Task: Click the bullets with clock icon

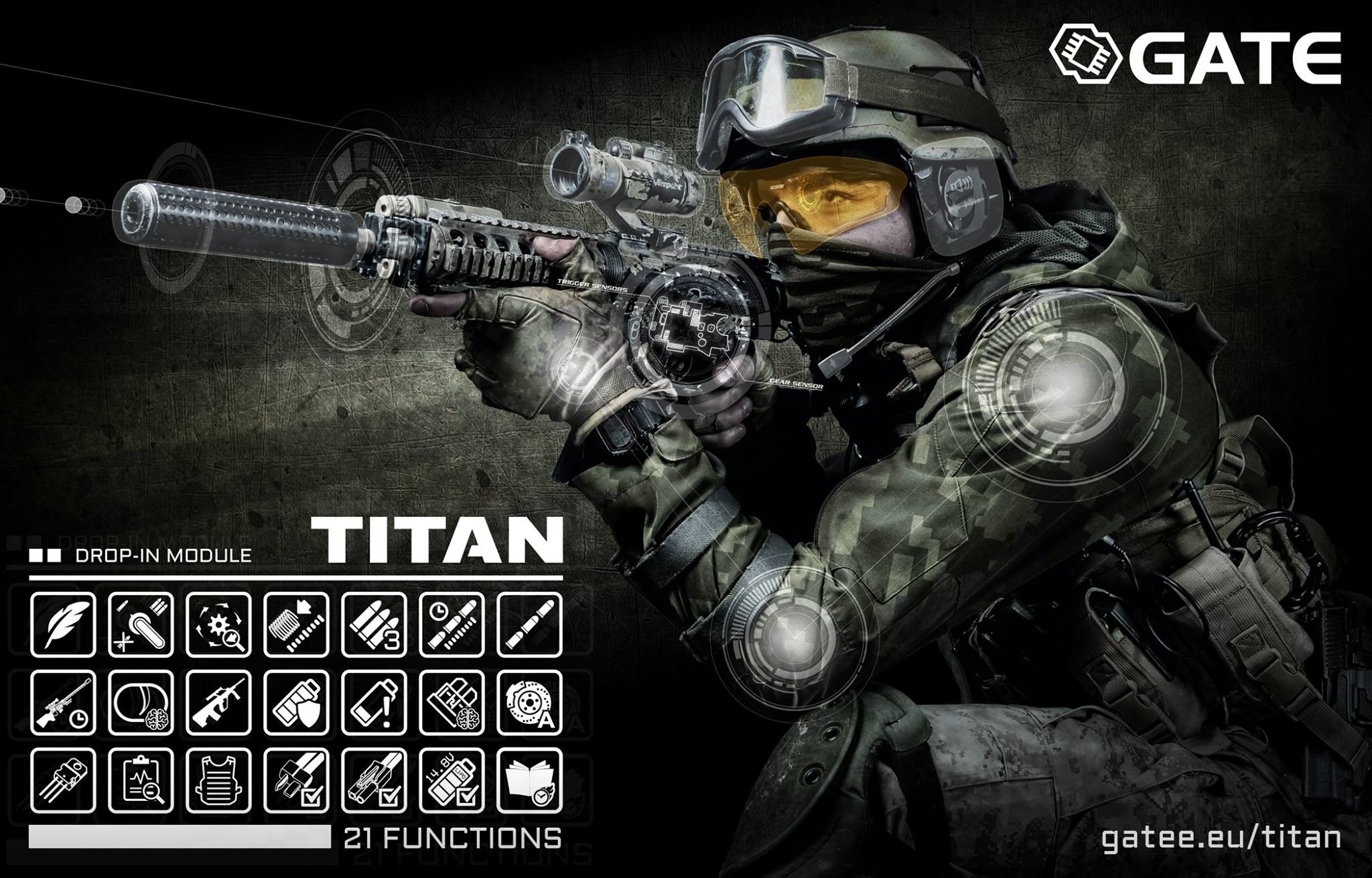Action: tap(452, 624)
